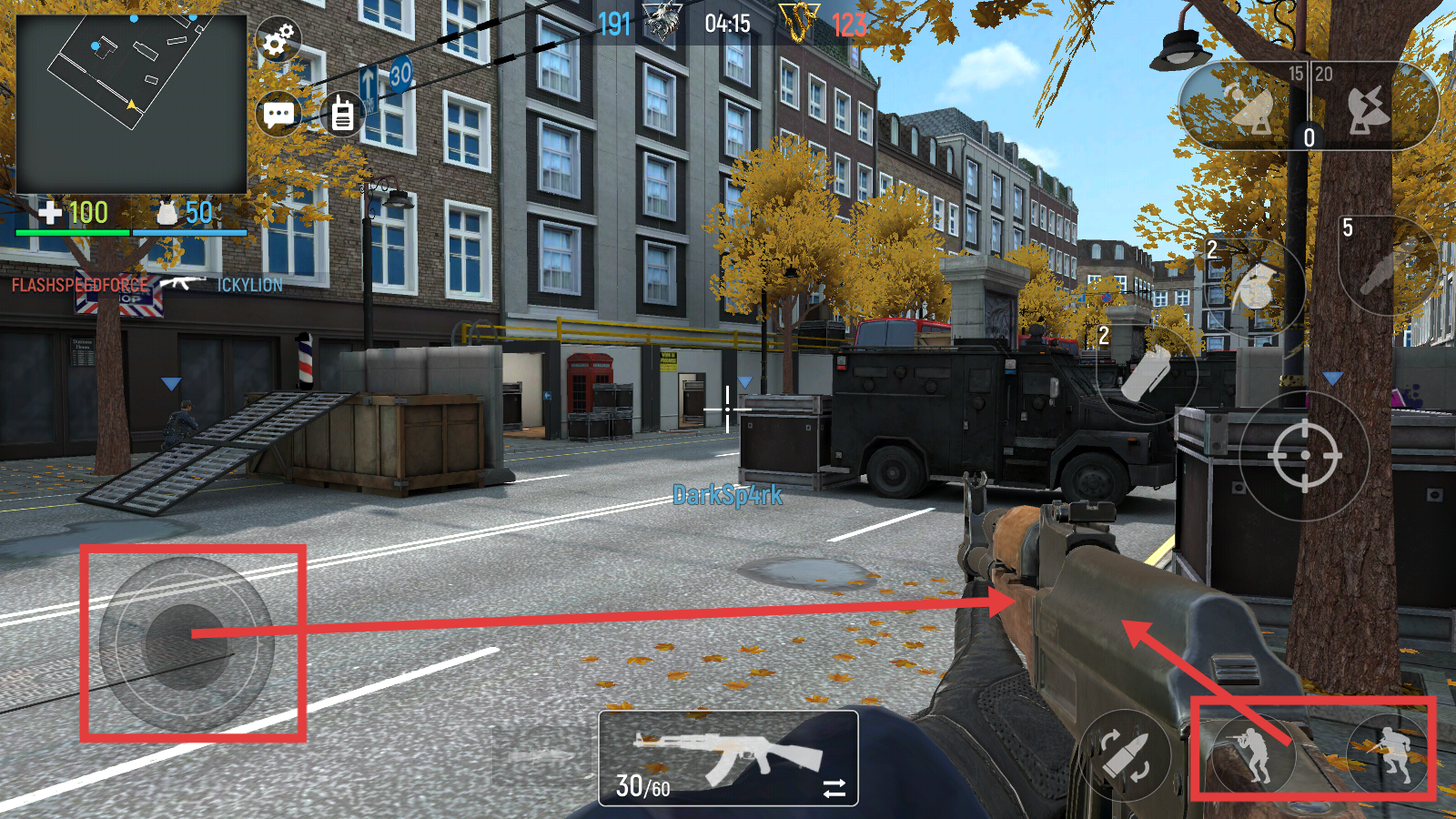The image size is (1456, 819).
Task: Tap the walkie-talkie radio button
Action: coord(343,114)
